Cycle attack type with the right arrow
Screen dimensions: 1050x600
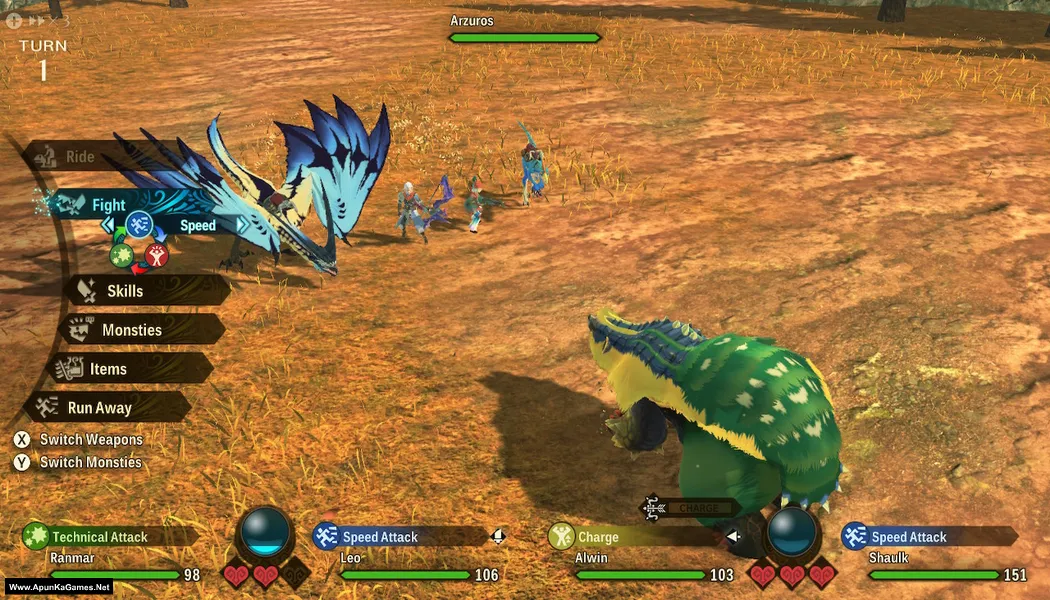tap(245, 226)
